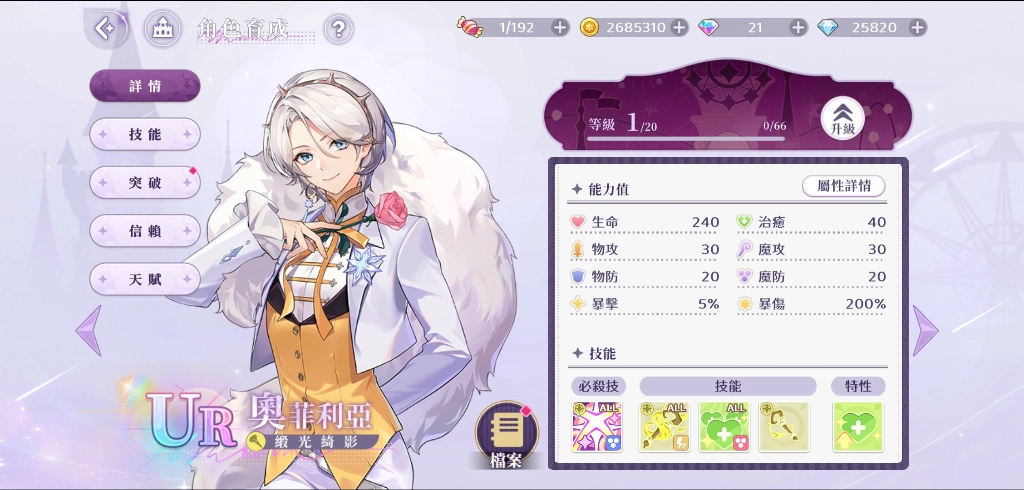This screenshot has width=1024, height=490.
Task: Add rainbow gems with the plus button
Action: coord(798,27)
